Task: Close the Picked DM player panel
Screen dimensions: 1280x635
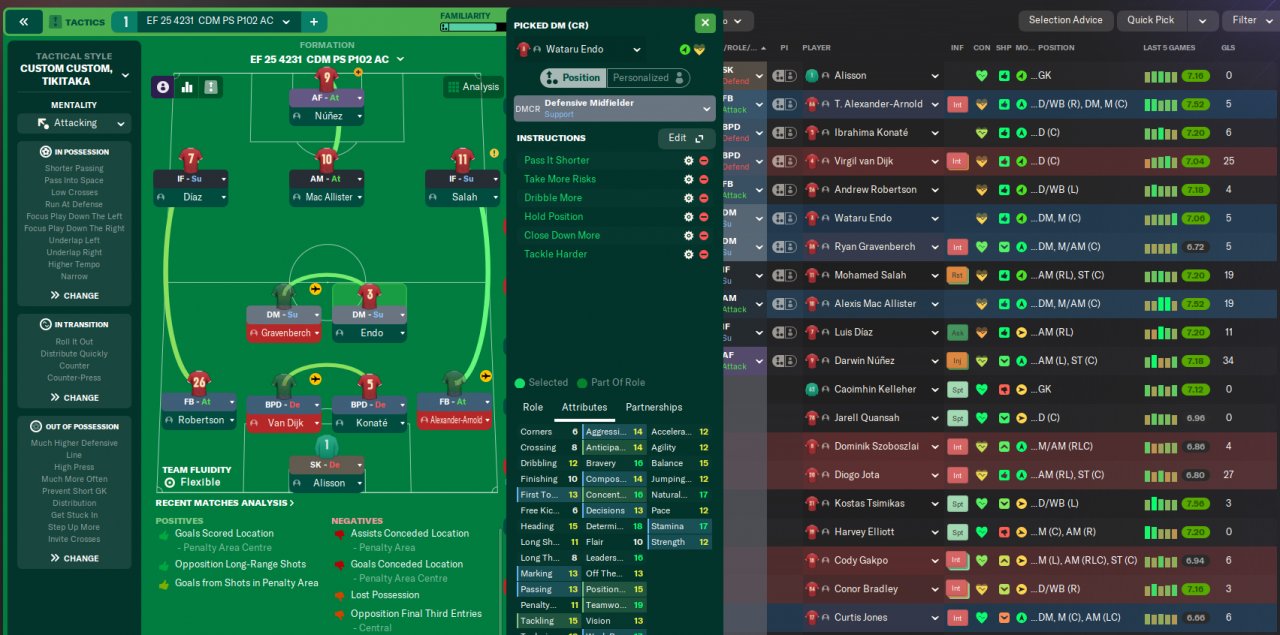Action: (705, 23)
